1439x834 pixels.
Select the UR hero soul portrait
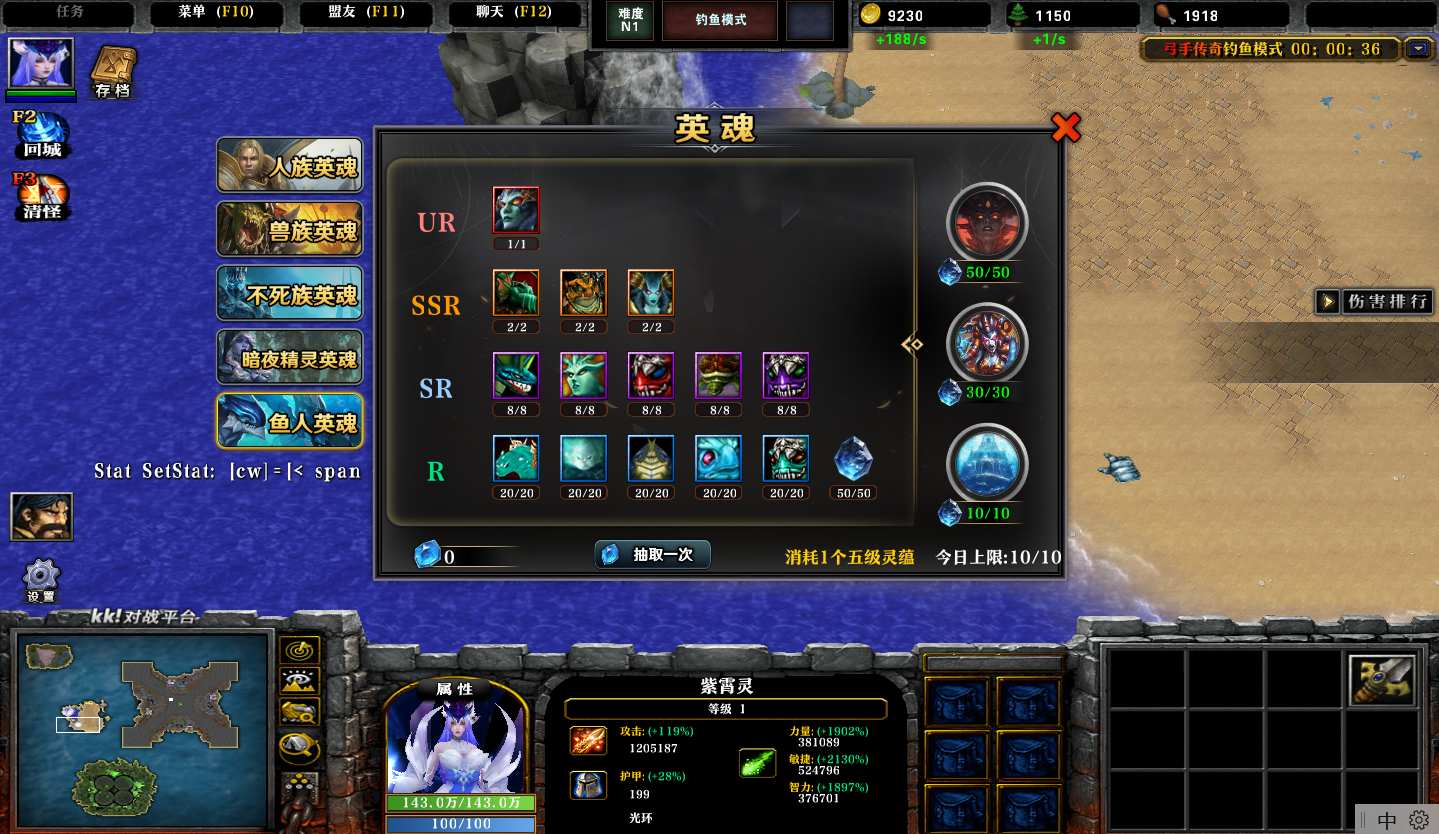click(x=516, y=211)
